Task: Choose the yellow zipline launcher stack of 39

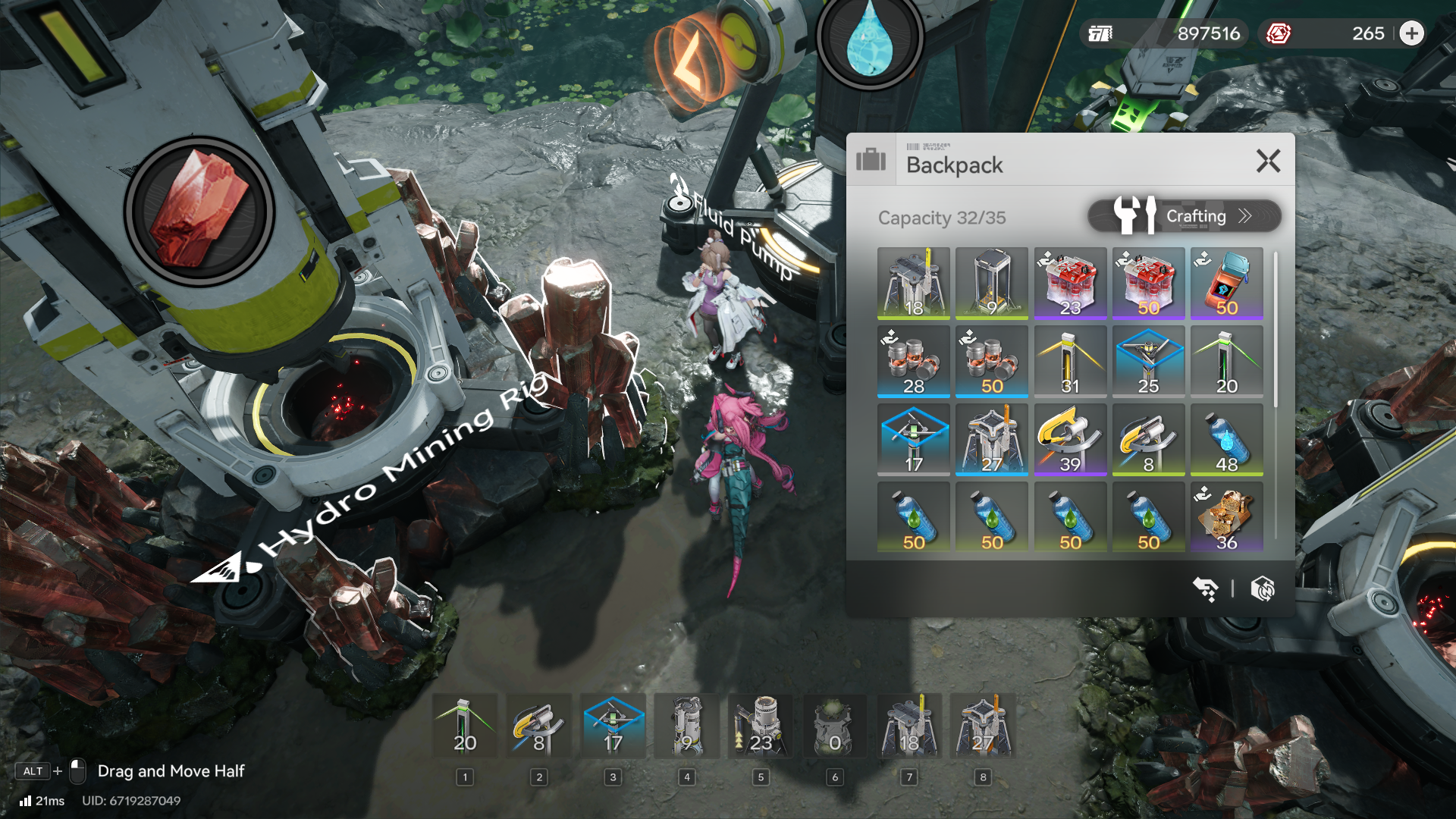Action: pyautogui.click(x=1070, y=440)
